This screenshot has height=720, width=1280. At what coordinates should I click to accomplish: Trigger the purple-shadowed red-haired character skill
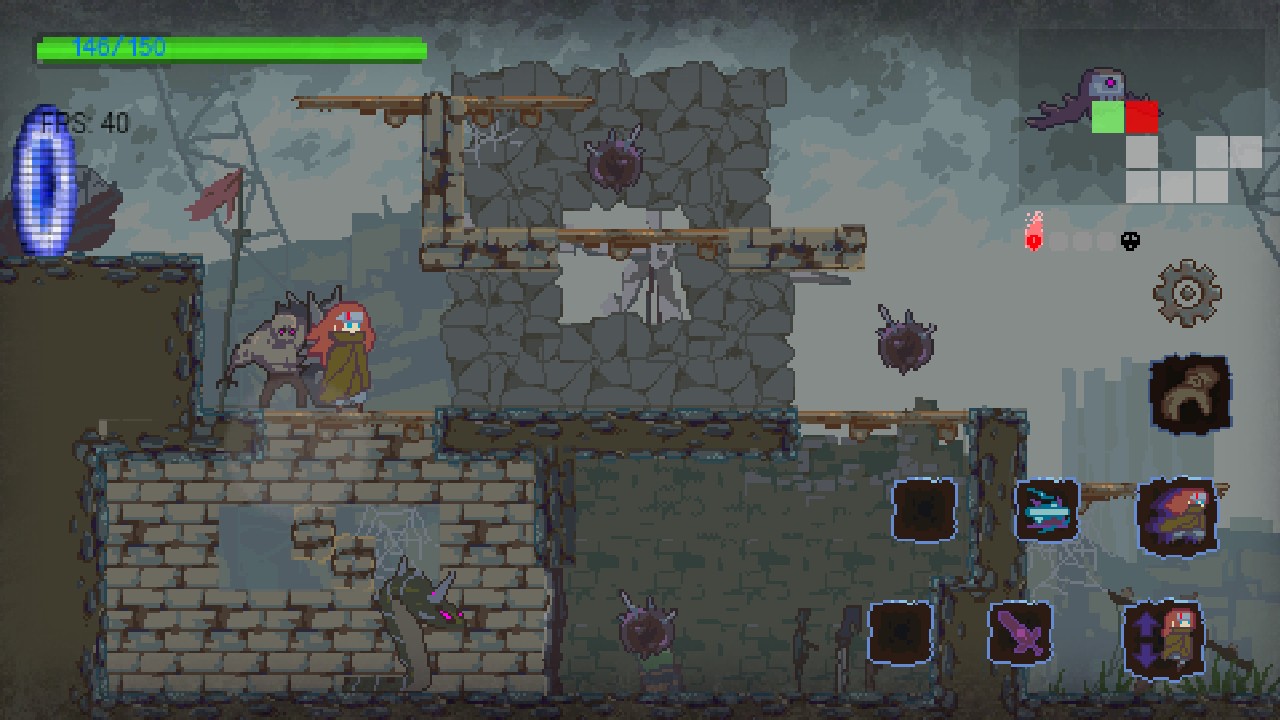[1176, 516]
